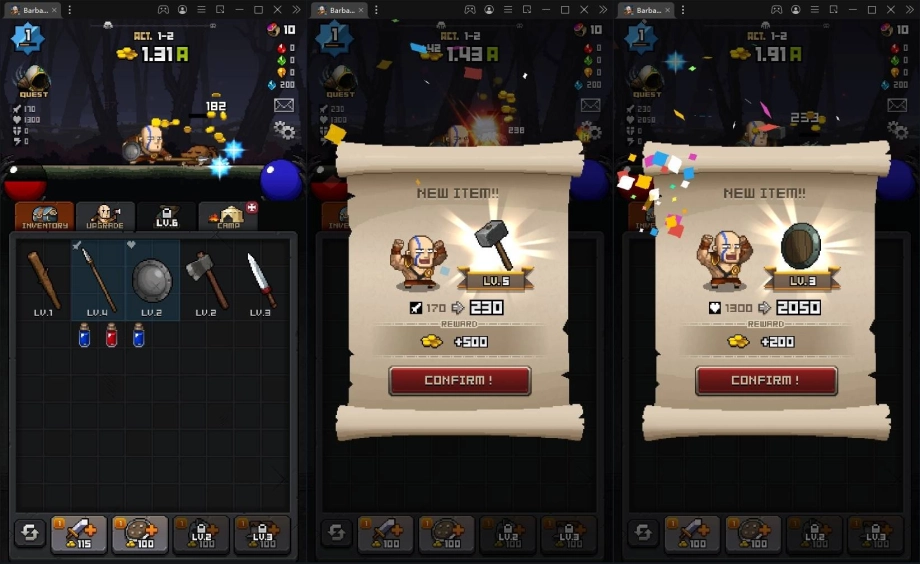Select the wooden club LV.1 slot
Screen dimensions: 920x564
(x=43, y=281)
